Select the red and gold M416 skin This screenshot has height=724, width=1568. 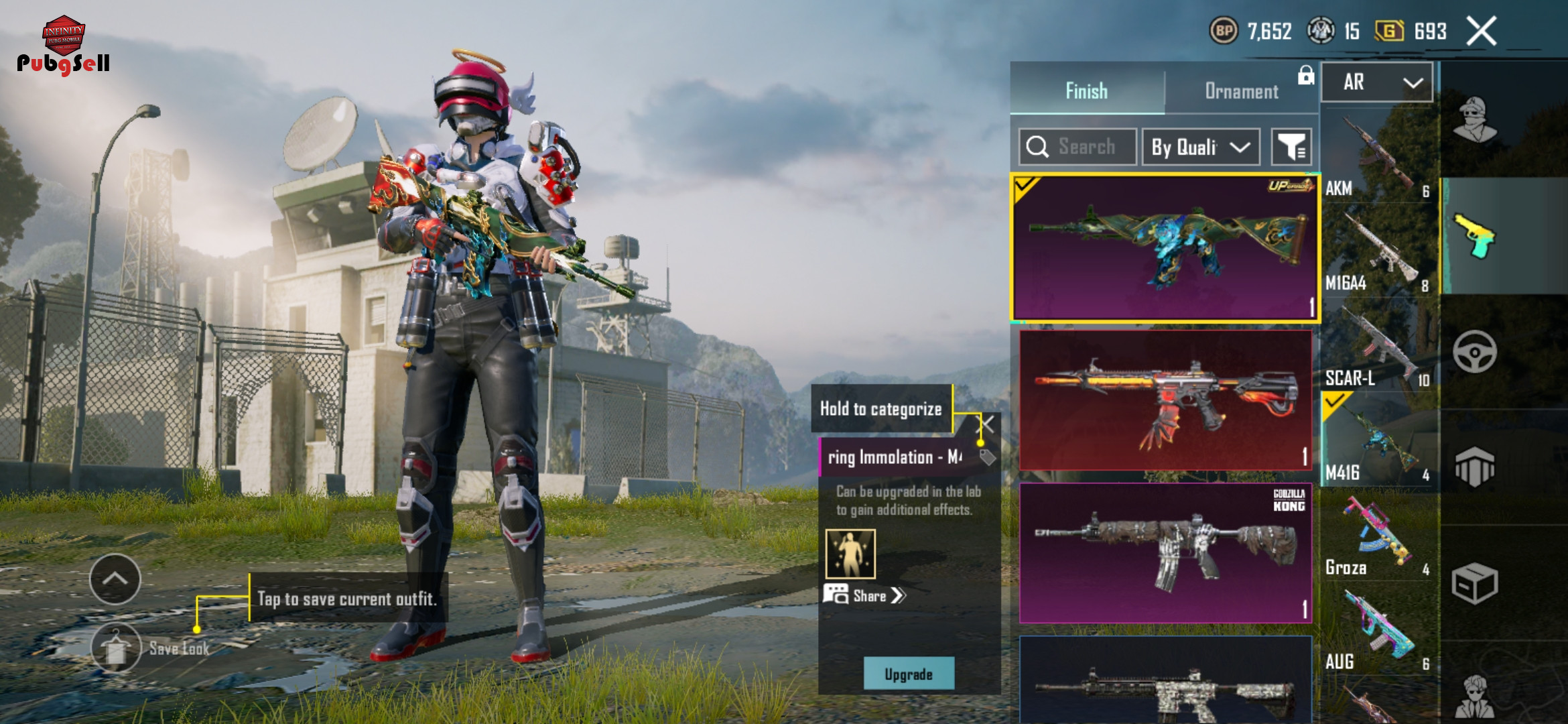click(x=1165, y=400)
